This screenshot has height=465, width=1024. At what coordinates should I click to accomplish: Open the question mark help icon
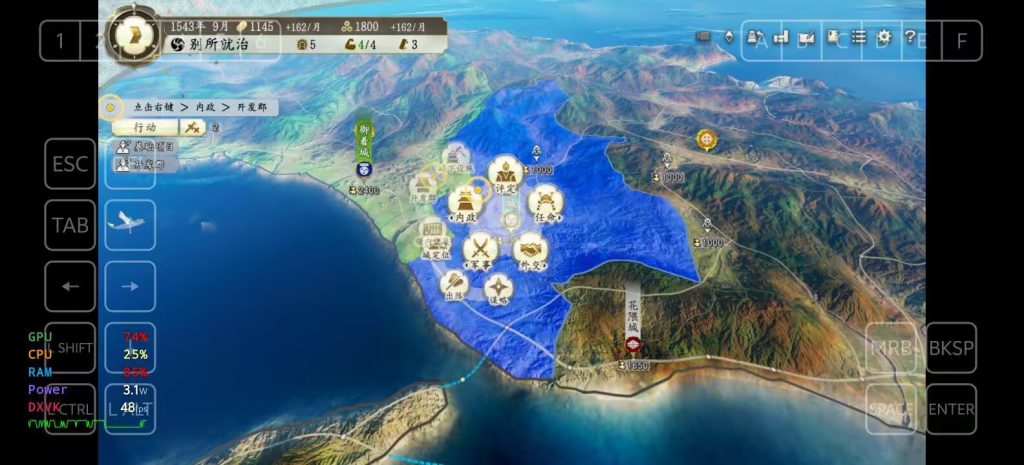click(910, 38)
